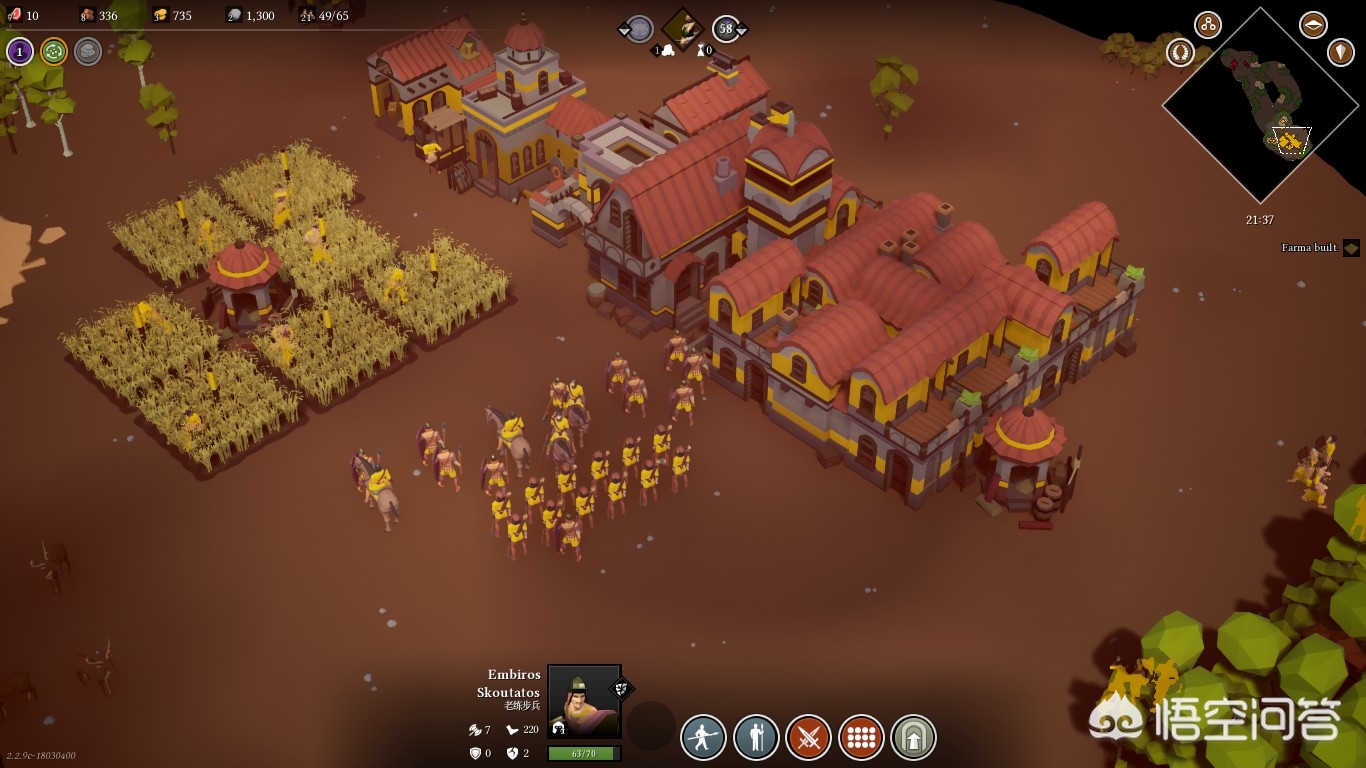Toggle the upright crystal minimap button
Viewport: 1366px width, 768px height.
pos(1340,52)
